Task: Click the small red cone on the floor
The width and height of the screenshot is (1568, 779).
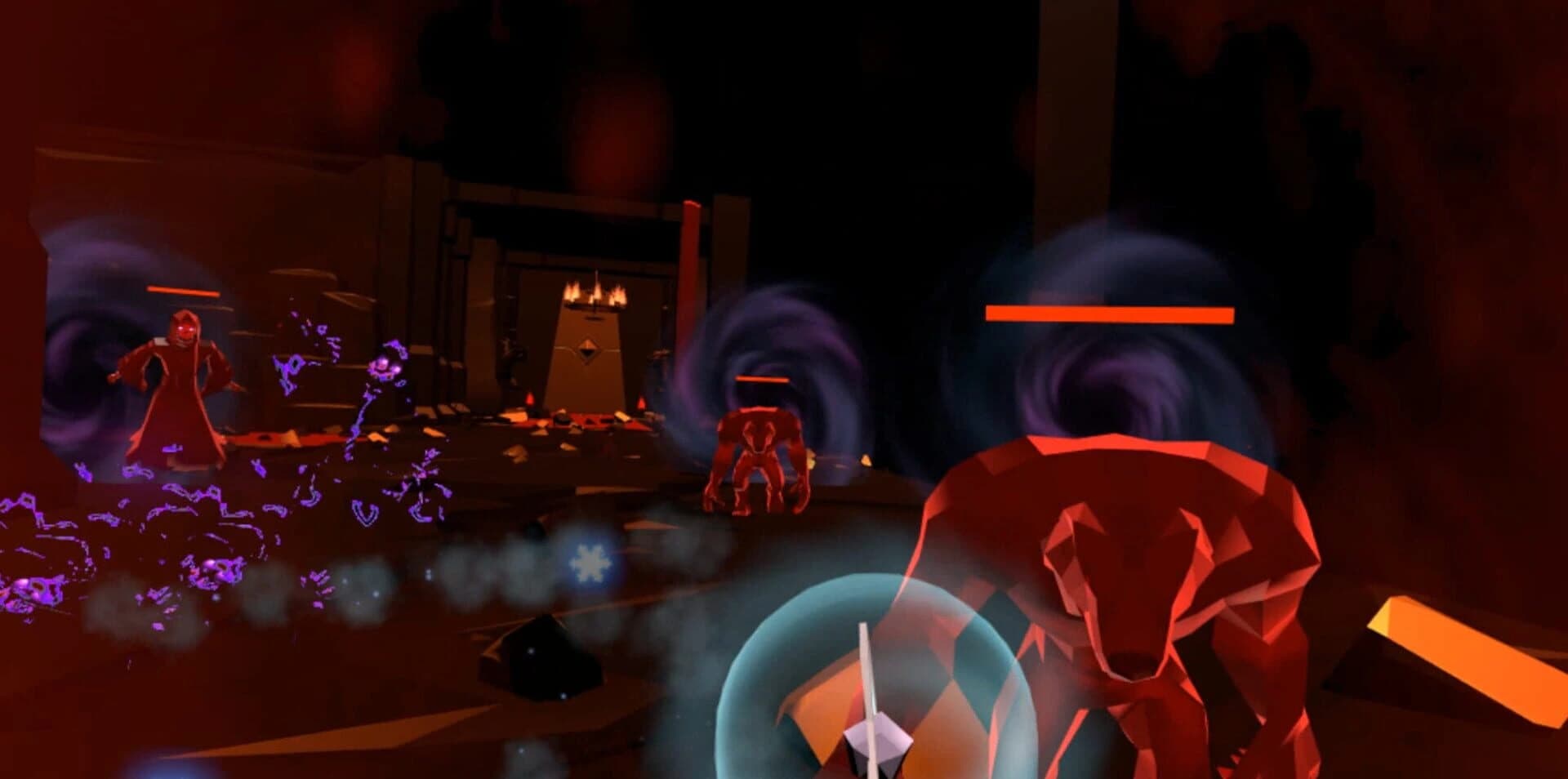Action: 531,398
